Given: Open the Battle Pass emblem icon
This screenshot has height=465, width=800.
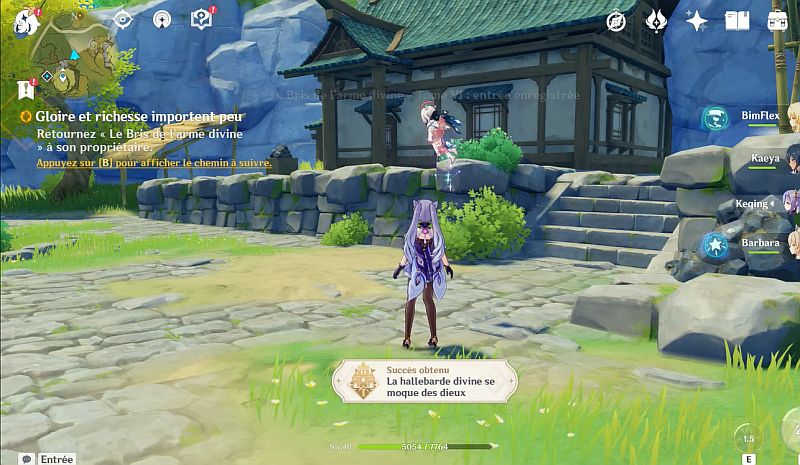Looking at the screenshot, I should click(x=657, y=21).
